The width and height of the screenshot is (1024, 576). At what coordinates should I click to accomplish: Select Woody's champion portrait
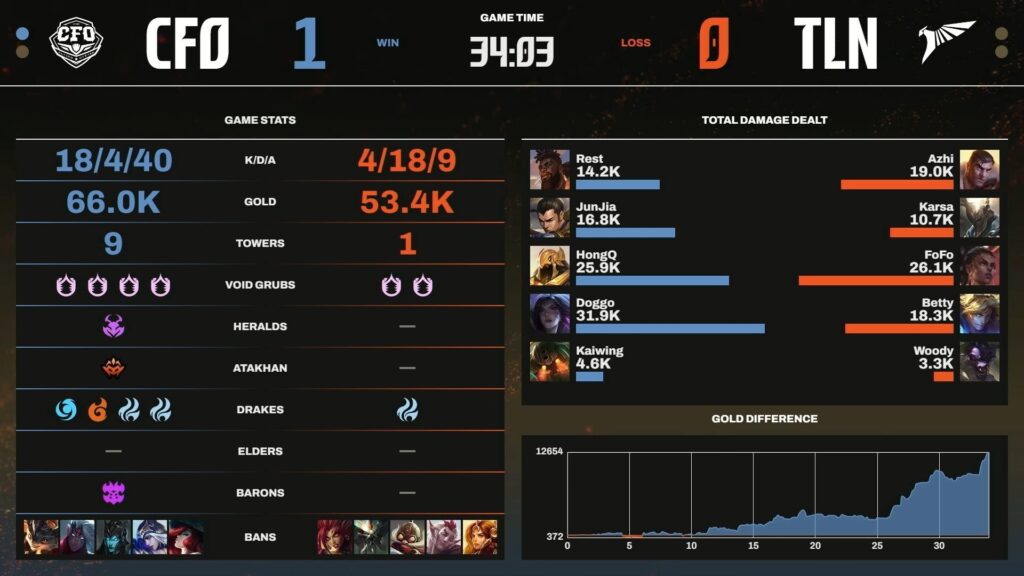coord(979,362)
